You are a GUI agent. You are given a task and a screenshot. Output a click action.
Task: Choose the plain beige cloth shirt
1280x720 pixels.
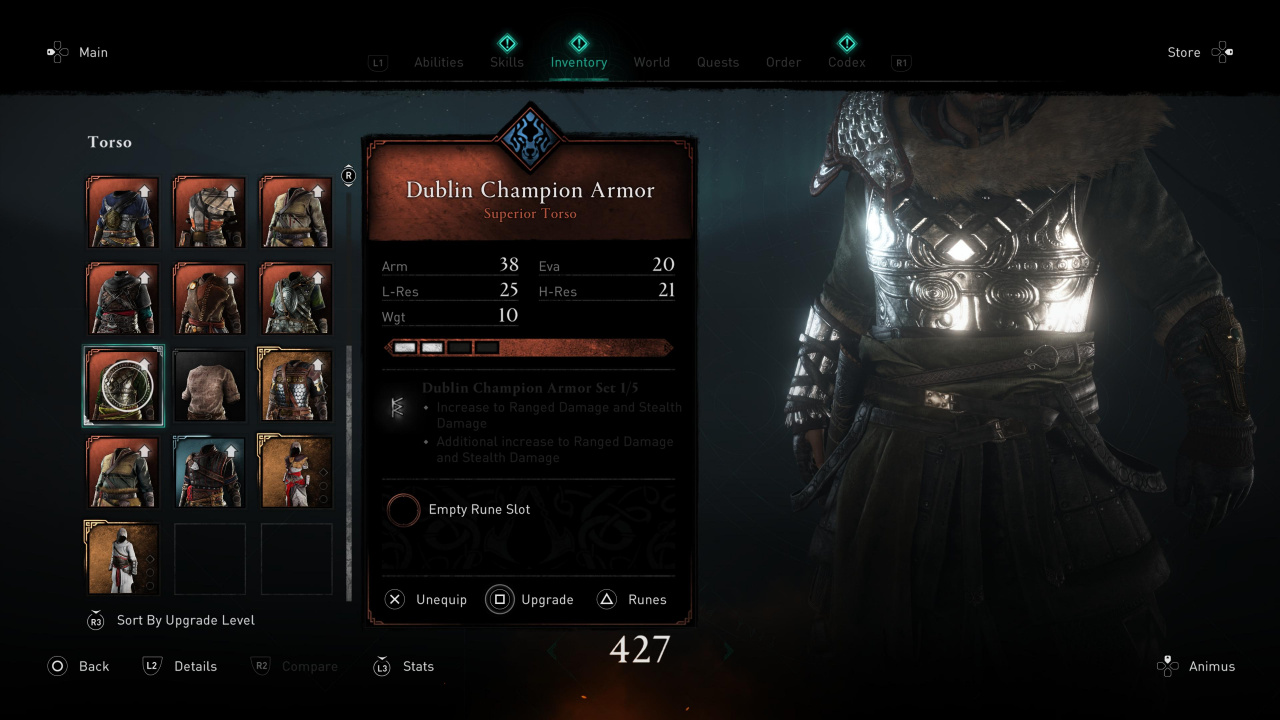click(210, 385)
